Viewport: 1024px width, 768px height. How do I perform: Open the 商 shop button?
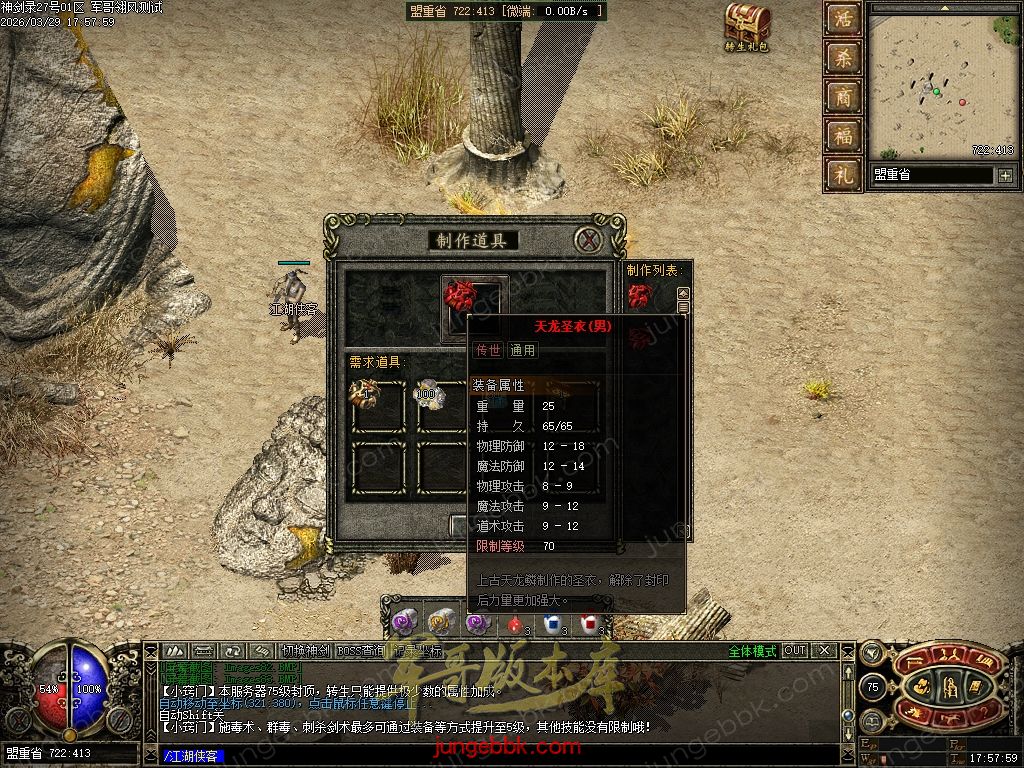(x=844, y=97)
